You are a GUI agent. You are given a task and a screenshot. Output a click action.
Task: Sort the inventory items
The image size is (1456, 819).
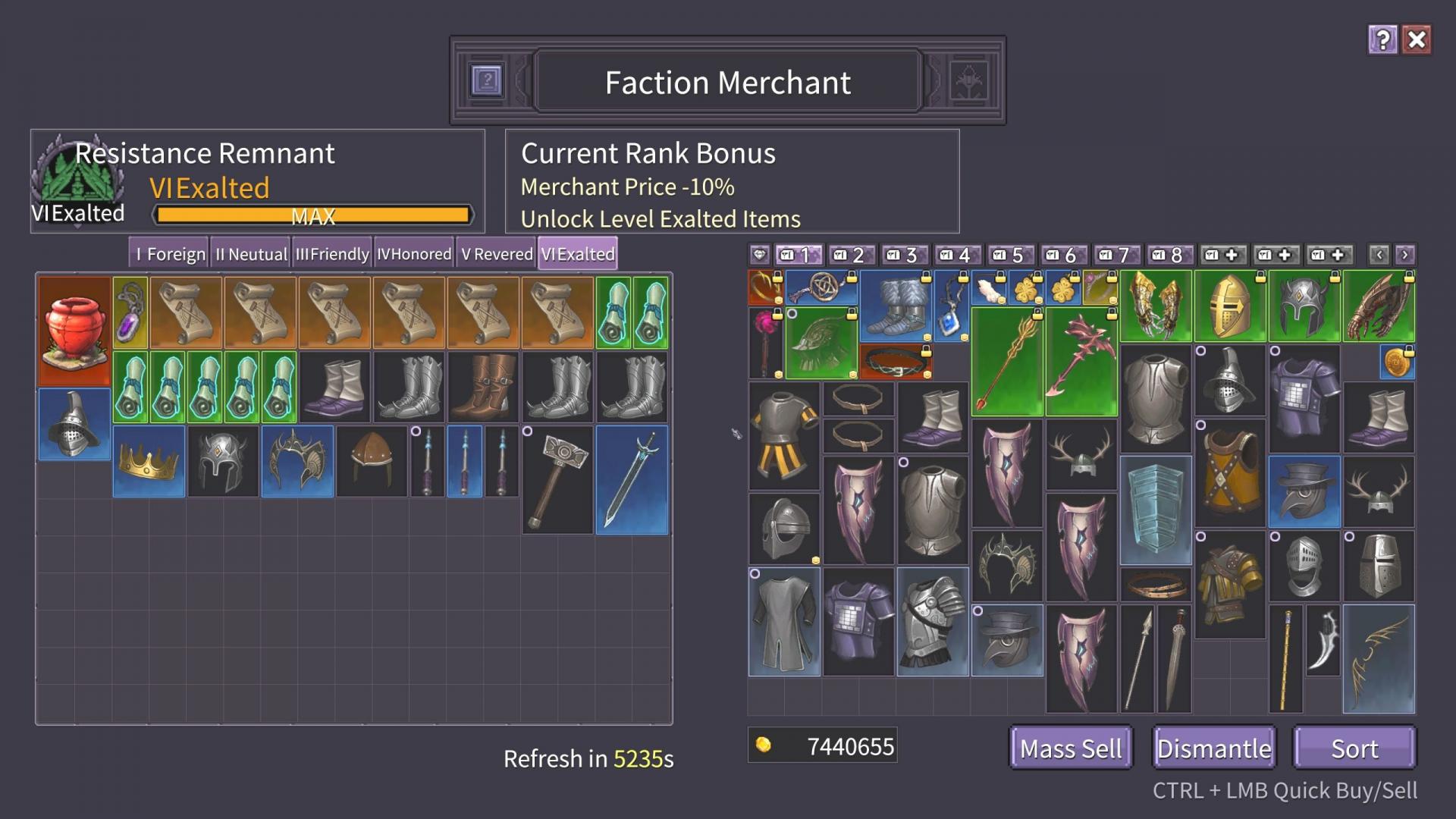pos(1354,748)
